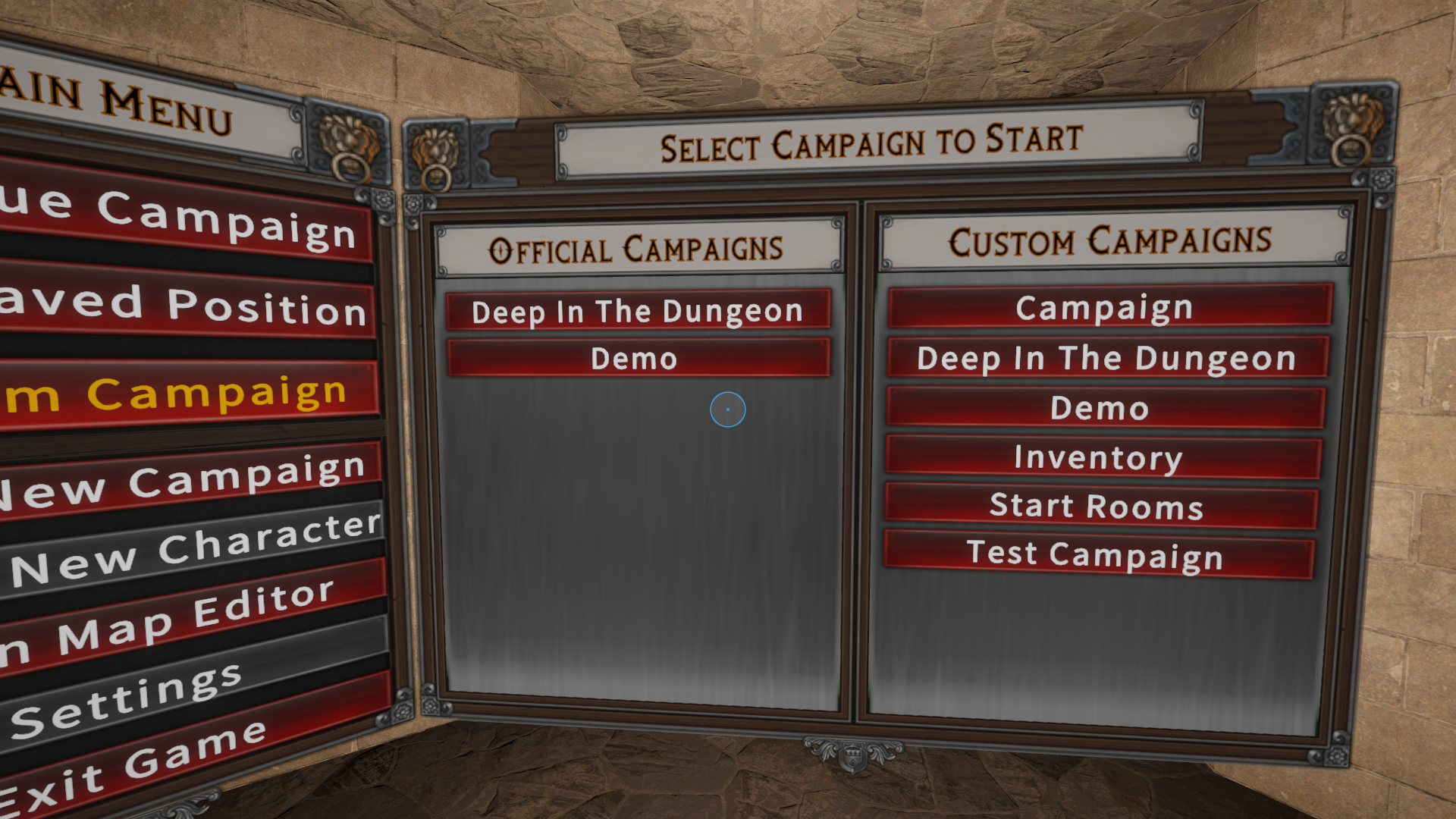Open the Test Campaign entry
Image resolution: width=1456 pixels, height=819 pixels.
[x=1097, y=554]
